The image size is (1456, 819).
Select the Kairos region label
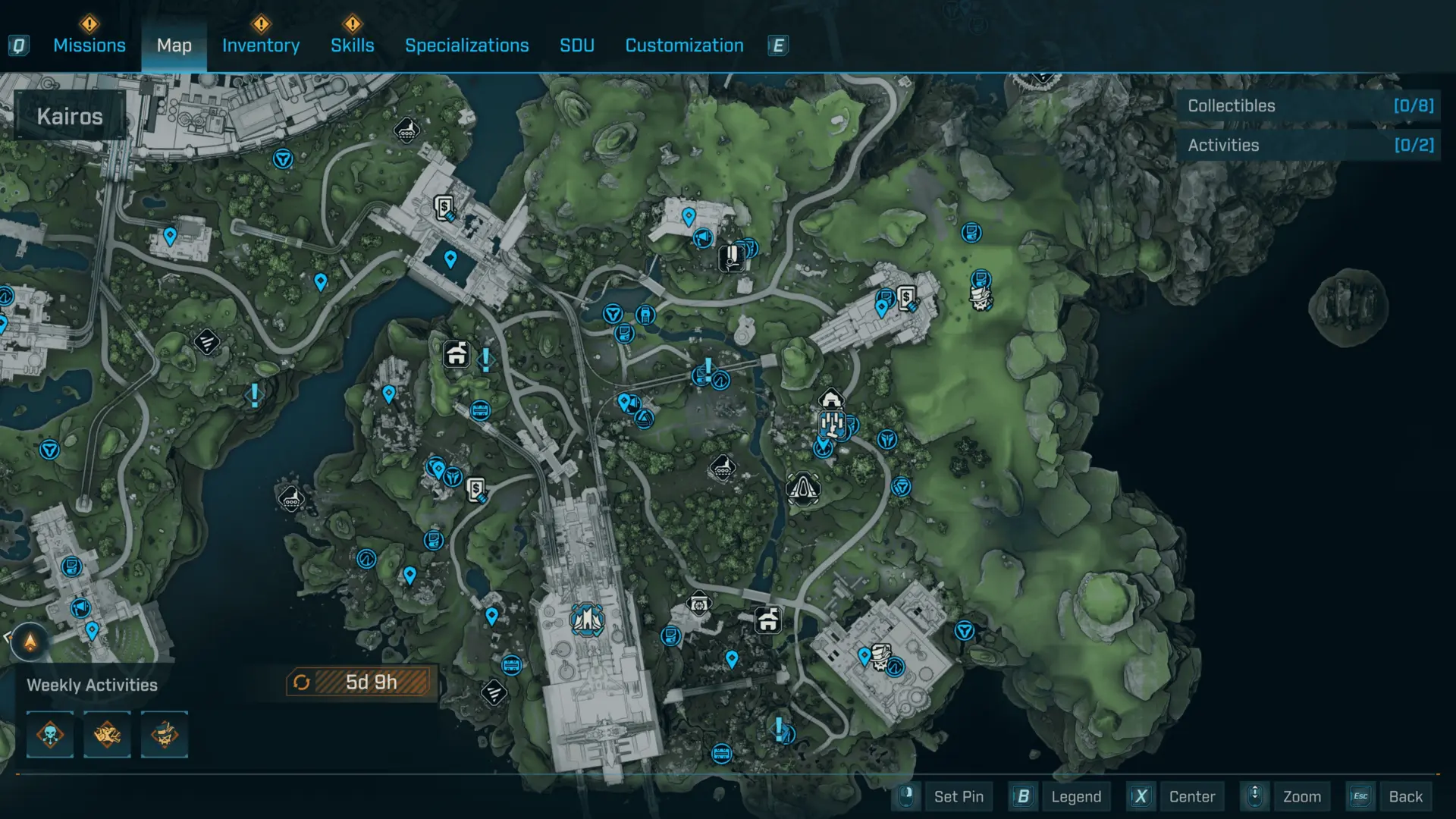pyautogui.click(x=70, y=116)
